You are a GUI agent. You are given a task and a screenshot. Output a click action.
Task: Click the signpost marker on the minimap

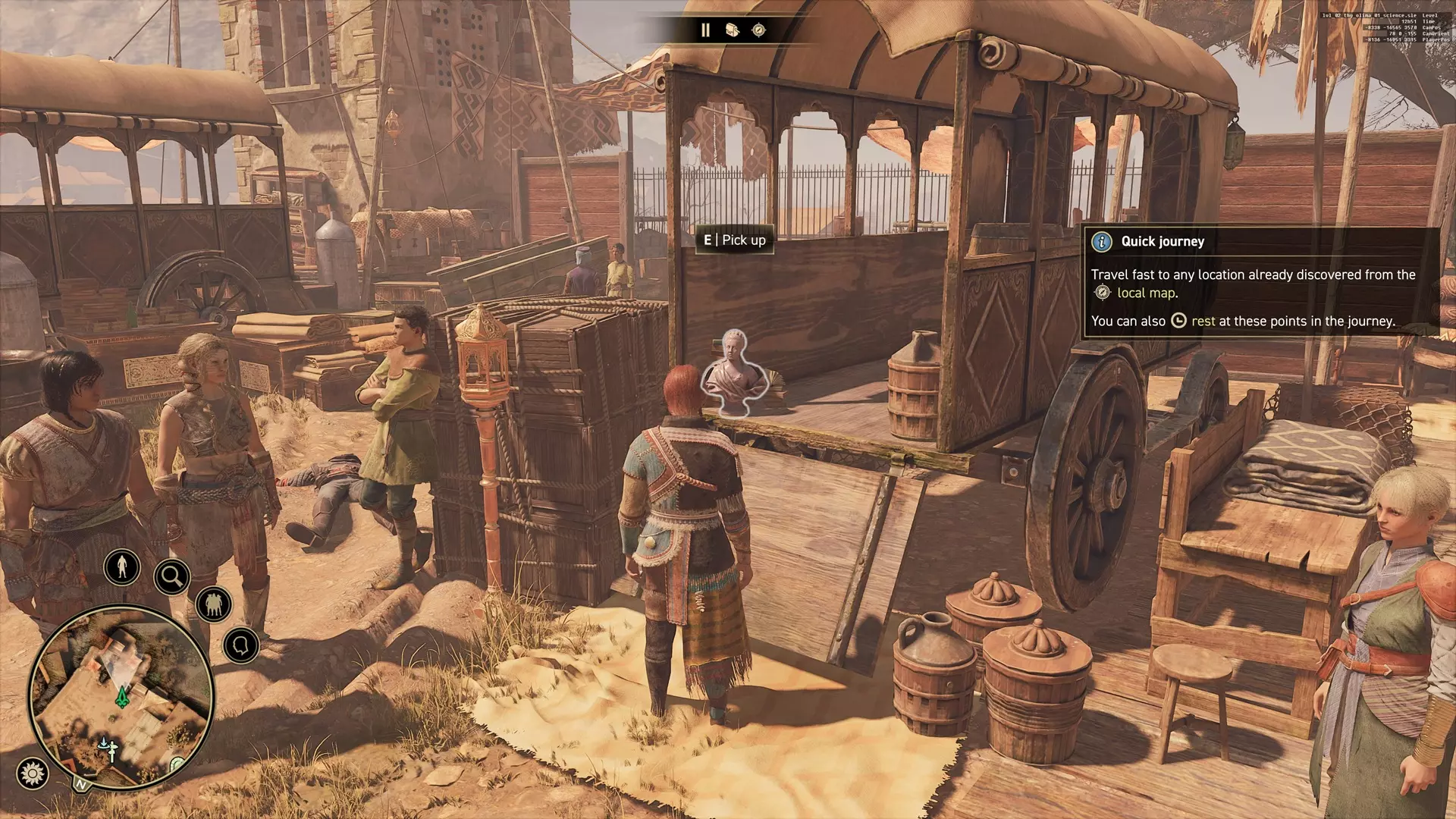[x=111, y=750]
